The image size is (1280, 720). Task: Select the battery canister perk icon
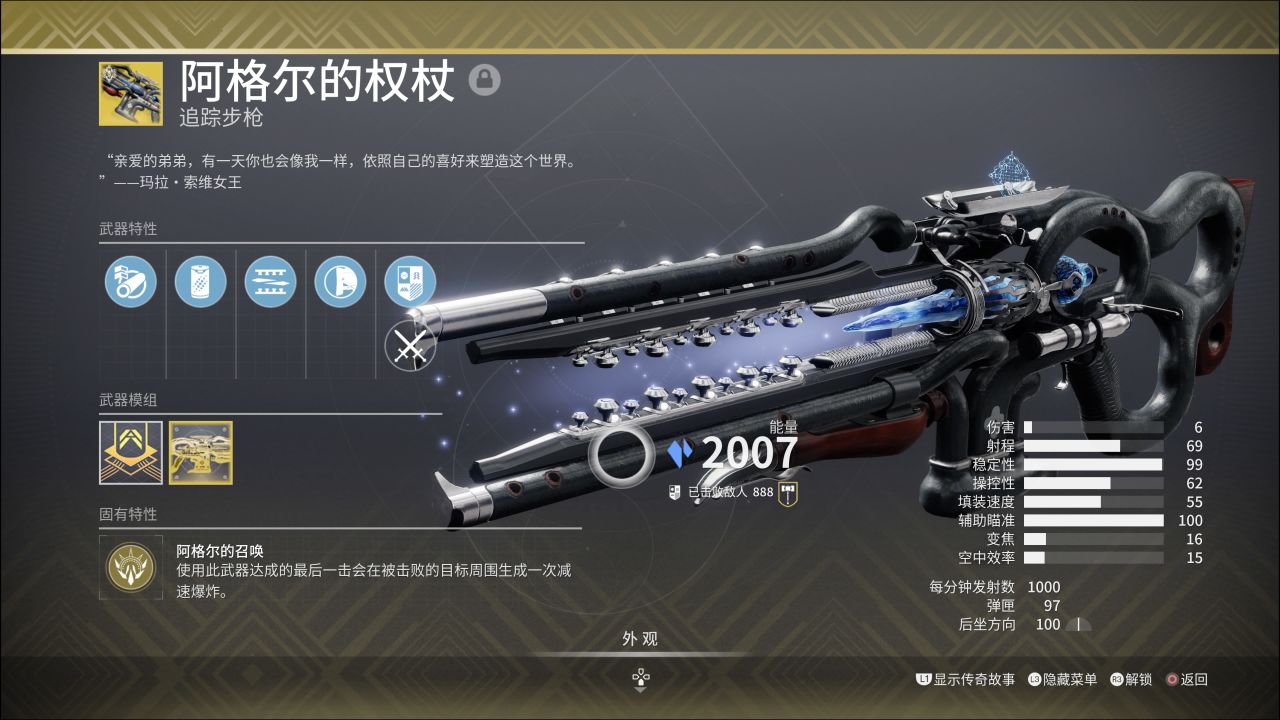[x=201, y=281]
